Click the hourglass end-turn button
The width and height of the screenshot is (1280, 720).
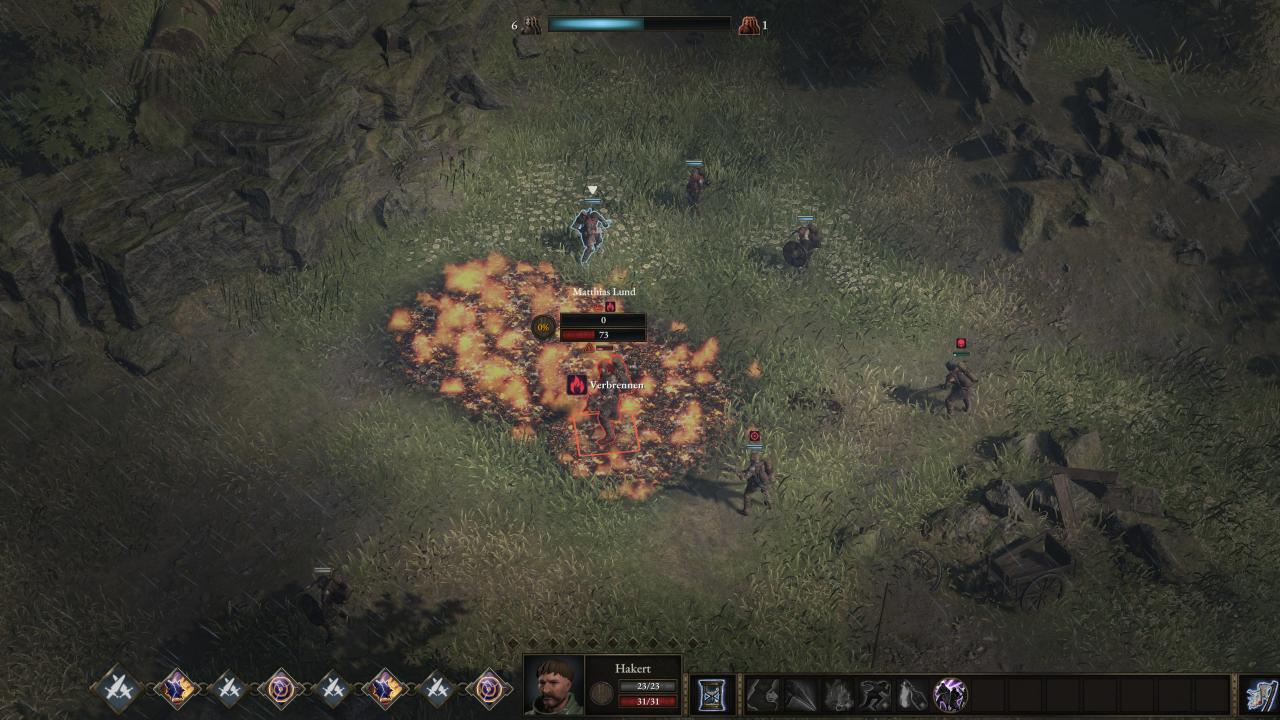tap(714, 694)
